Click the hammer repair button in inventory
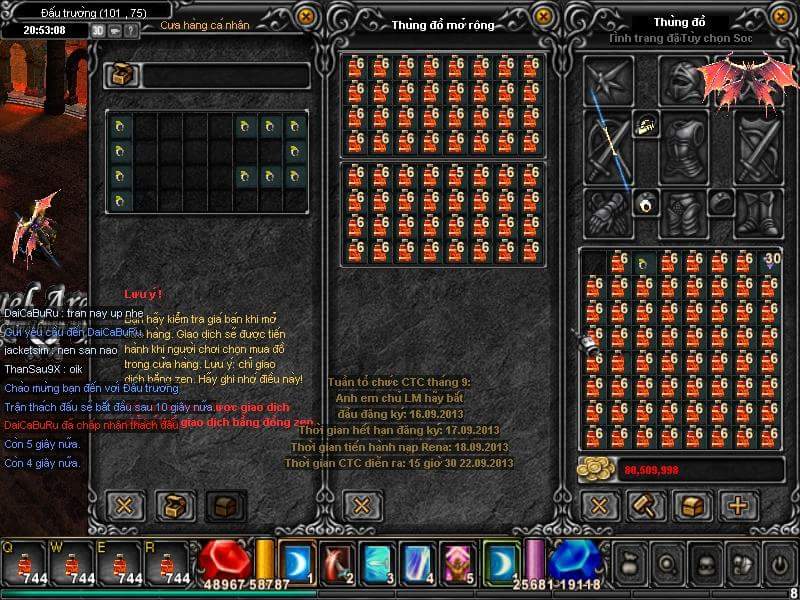 point(646,505)
